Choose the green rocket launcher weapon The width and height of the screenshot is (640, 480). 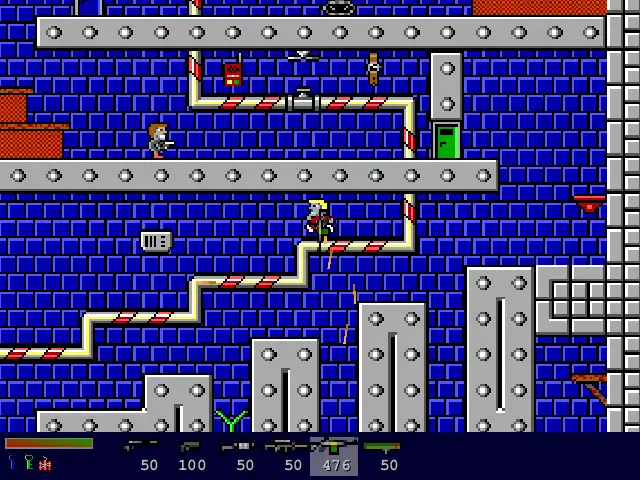(382, 446)
